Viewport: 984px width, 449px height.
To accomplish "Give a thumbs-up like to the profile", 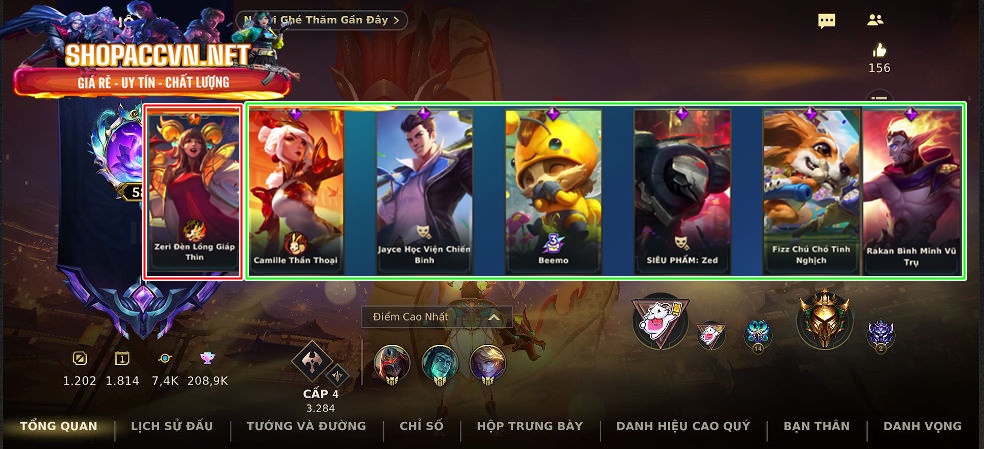I will (x=879, y=50).
